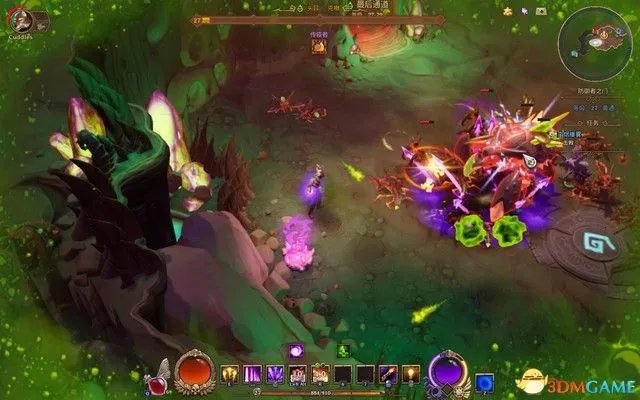Click the purple orb skill above the hotbar
This screenshot has width=640, height=400.
tap(297, 351)
